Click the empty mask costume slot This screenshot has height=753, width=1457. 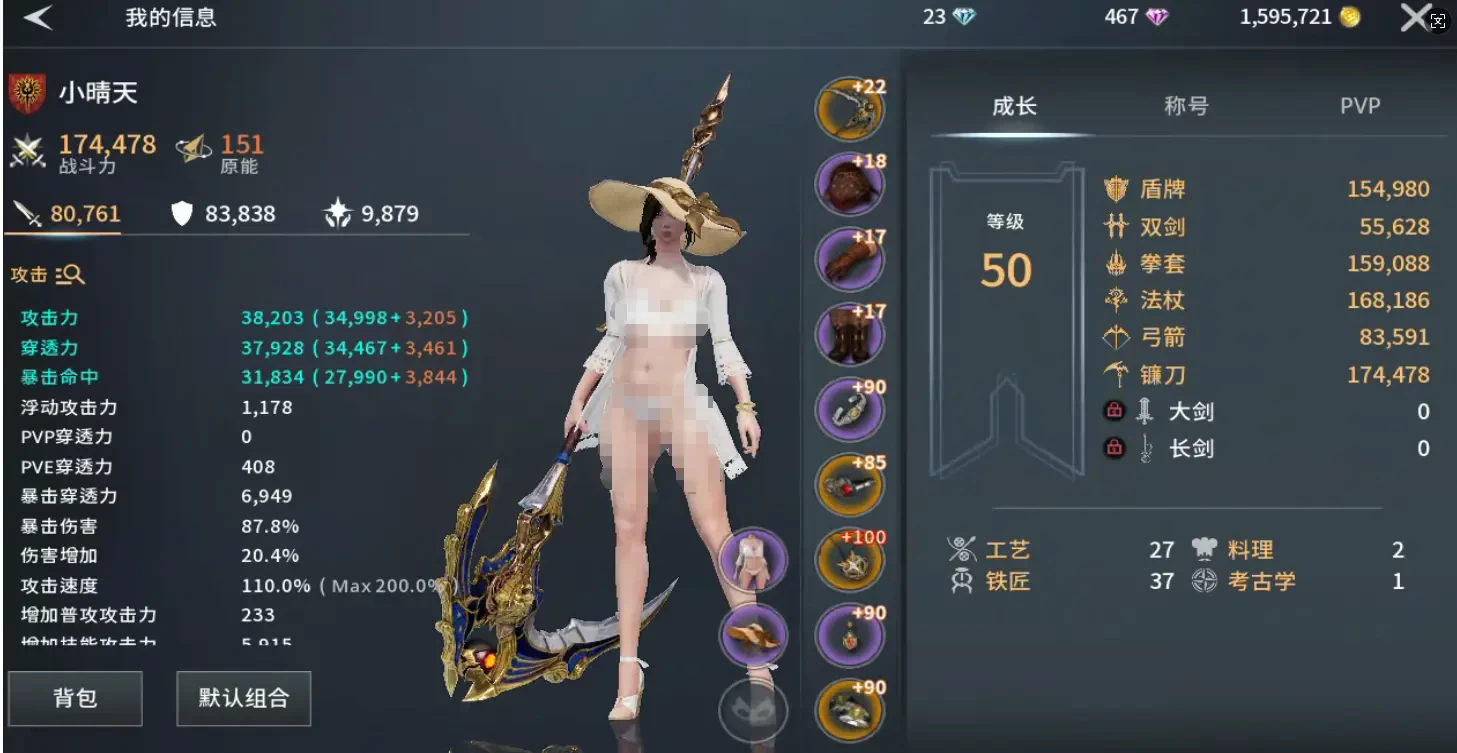pos(753,708)
